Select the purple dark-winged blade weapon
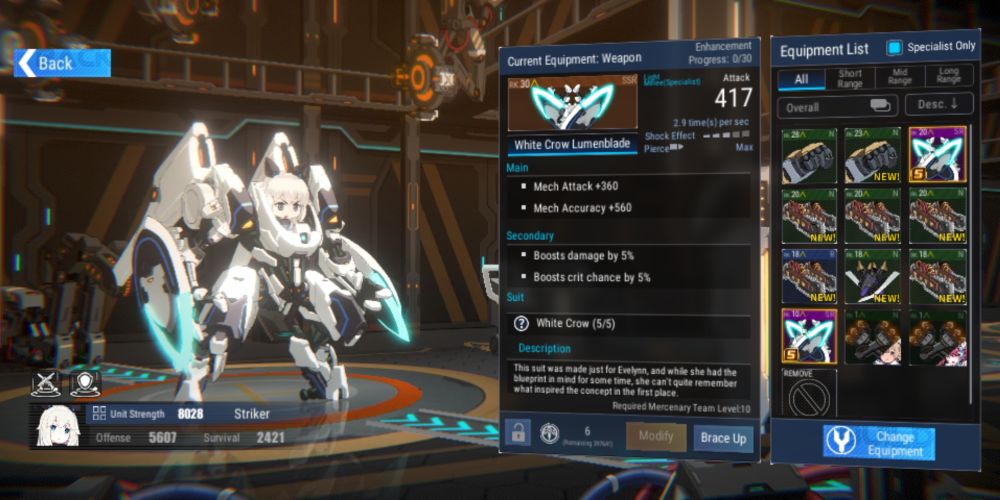The height and width of the screenshot is (500, 1000). pos(874,276)
